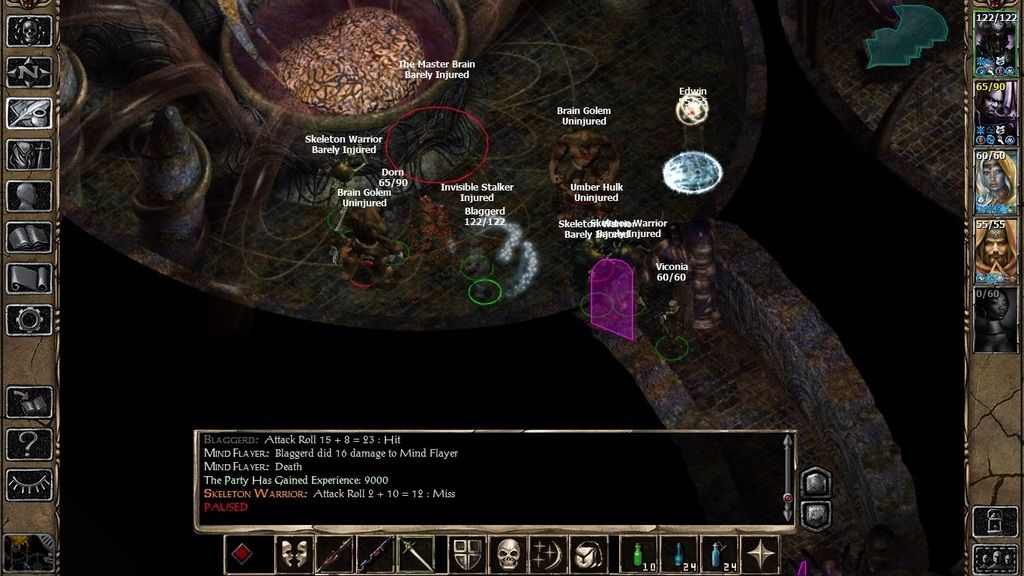This screenshot has width=1024, height=576.
Task: Use the green potion with 10 charges
Action: click(639, 554)
